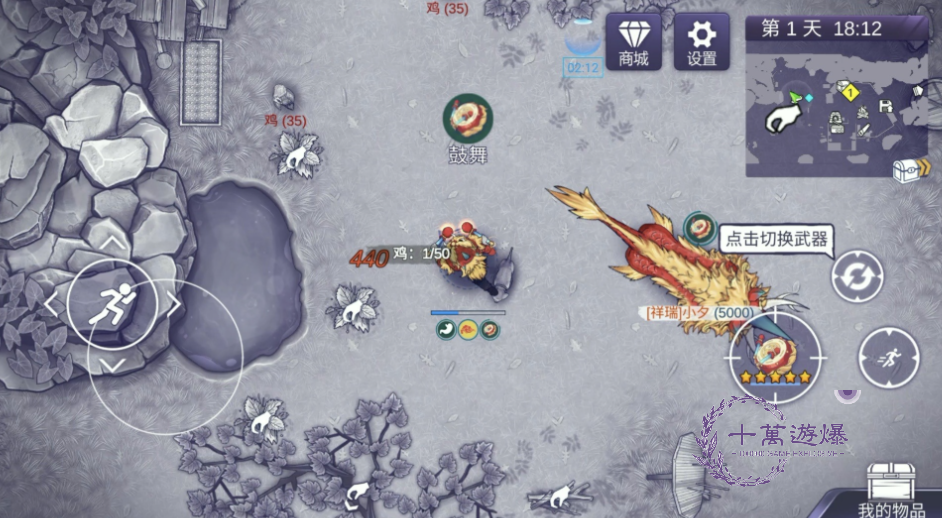Activate the 鼓舞 skill icon
This screenshot has height=518, width=942.
tap(467, 119)
